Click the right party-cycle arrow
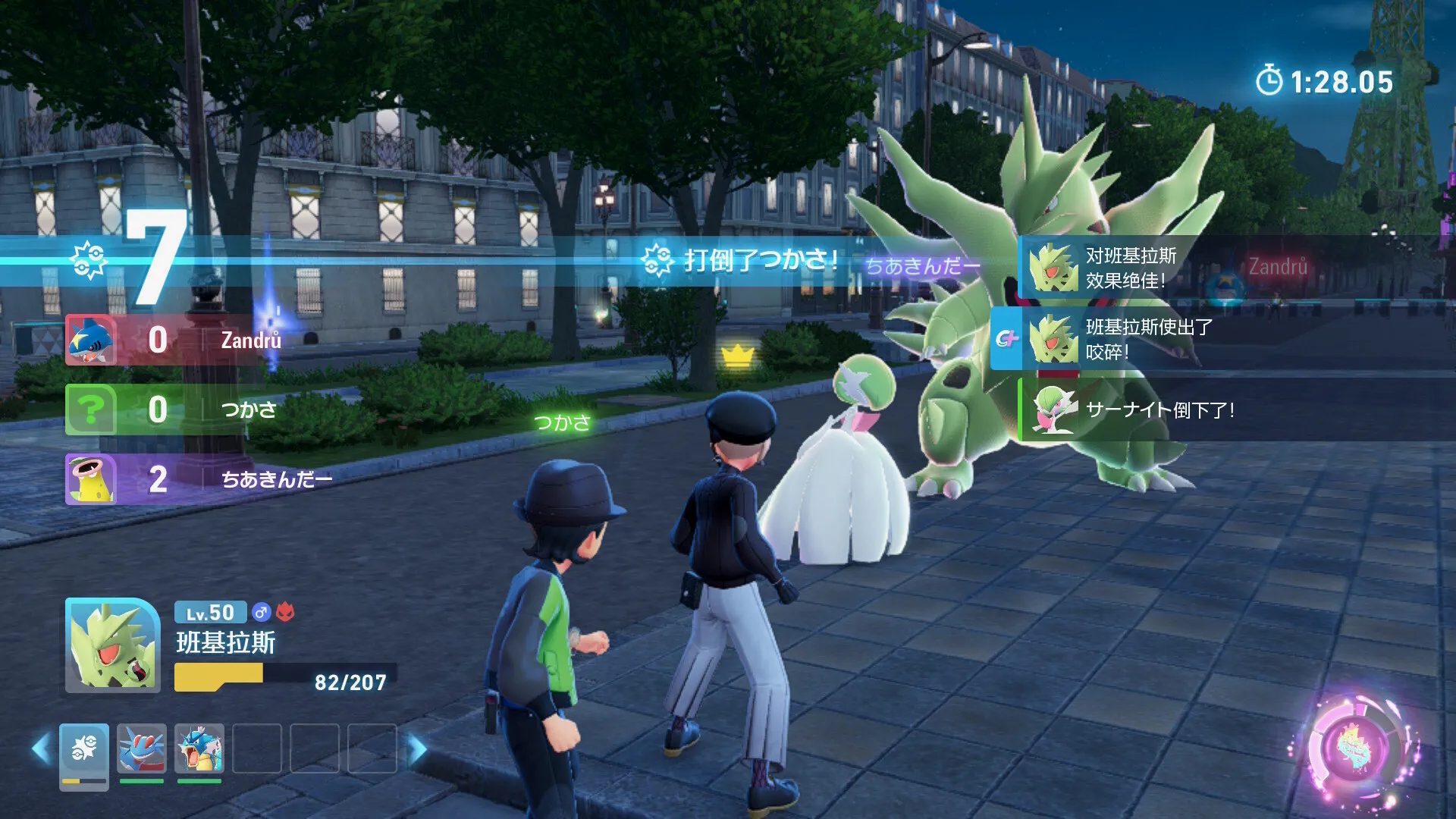Image resolution: width=1456 pixels, height=819 pixels. [x=416, y=749]
